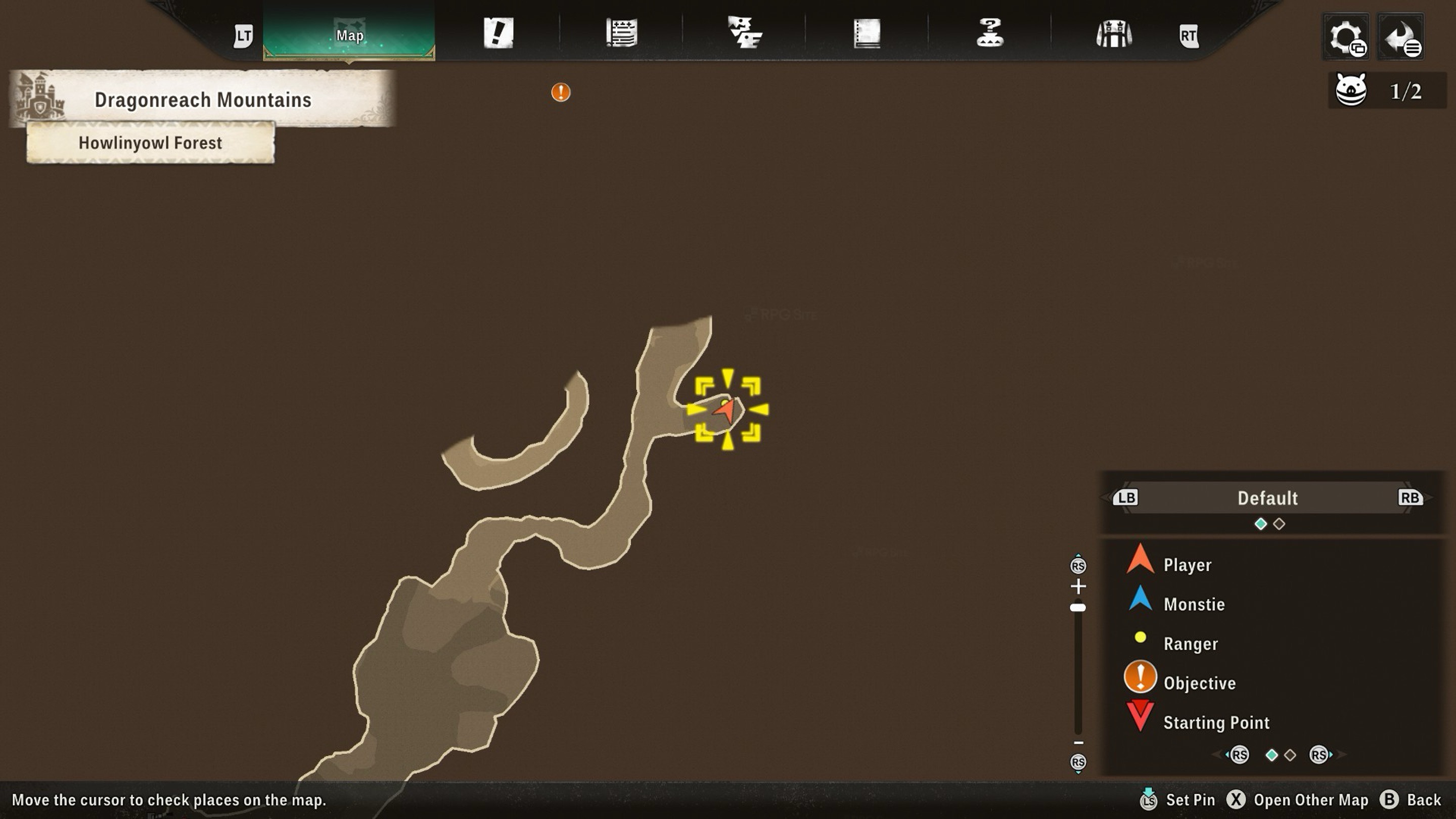This screenshot has width=1456, height=819.
Task: Click the Howlinyowl Forest area label
Action: point(150,143)
